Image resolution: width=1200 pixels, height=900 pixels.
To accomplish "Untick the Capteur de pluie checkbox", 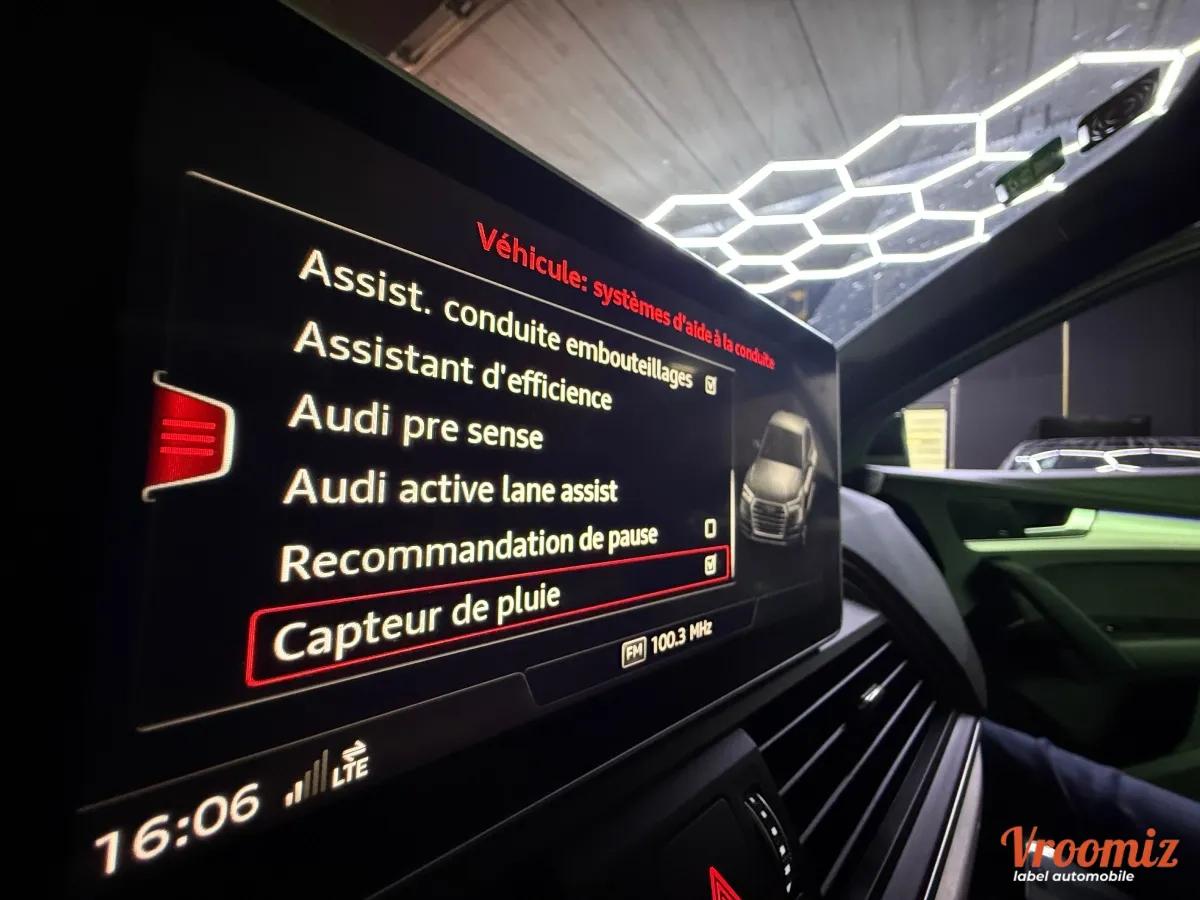I will click(710, 566).
